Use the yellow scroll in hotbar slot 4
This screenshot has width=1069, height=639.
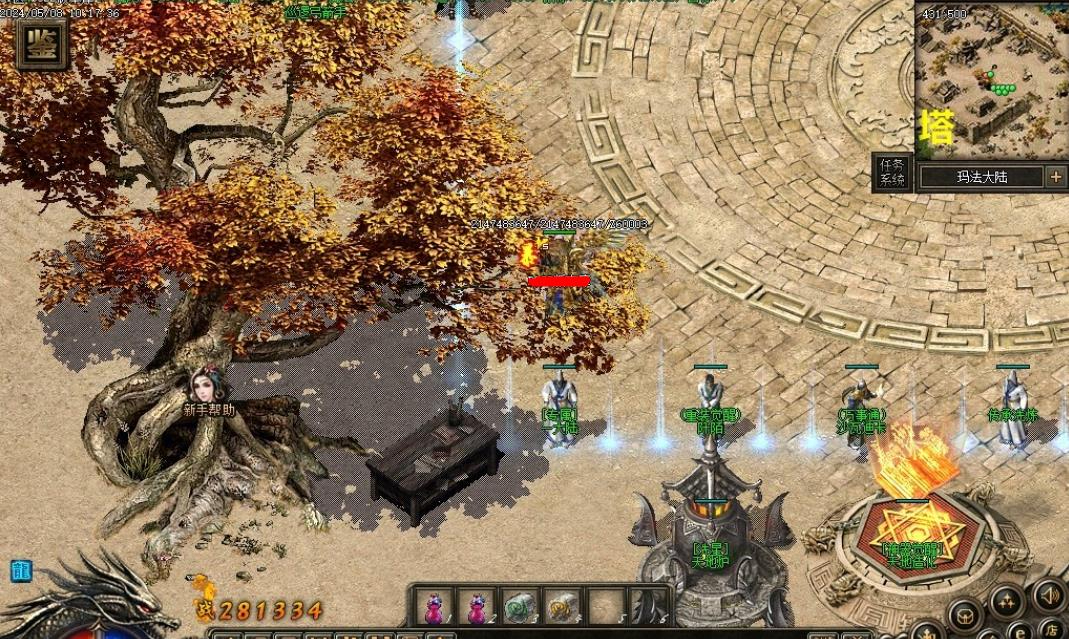pyautogui.click(x=560, y=607)
